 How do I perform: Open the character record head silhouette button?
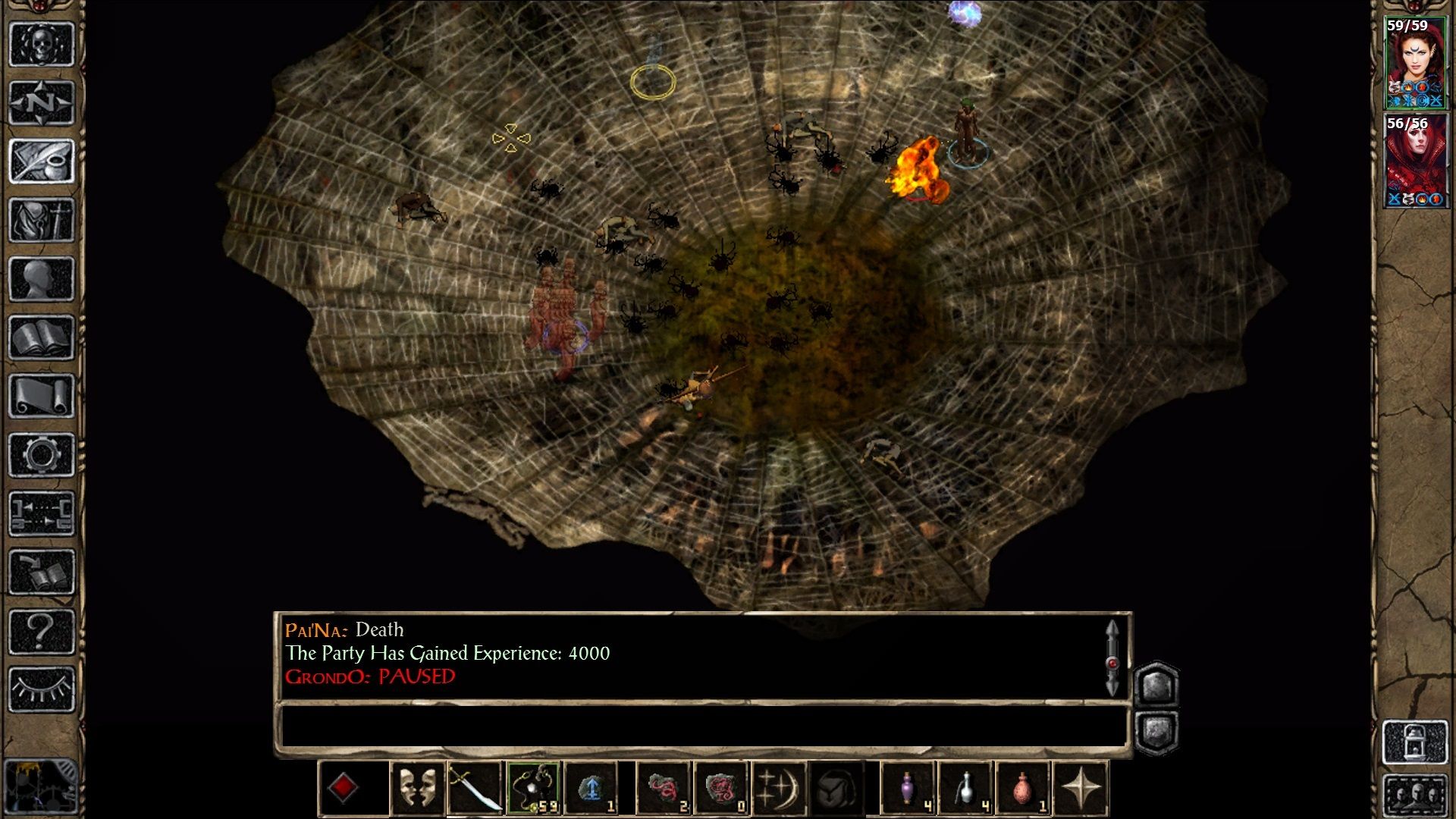[x=42, y=278]
